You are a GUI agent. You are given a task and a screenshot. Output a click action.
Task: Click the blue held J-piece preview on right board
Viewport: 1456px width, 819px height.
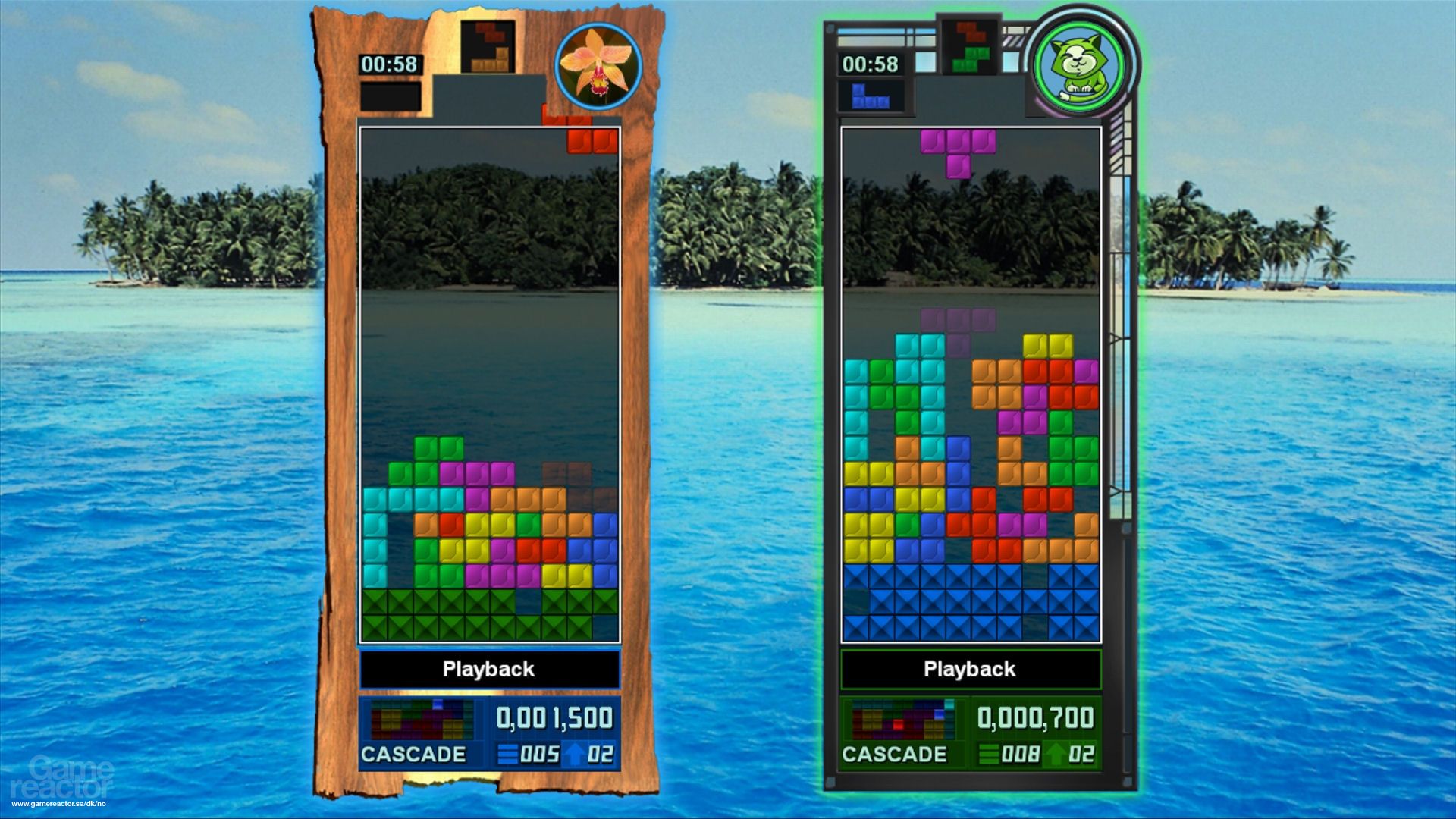point(871,96)
